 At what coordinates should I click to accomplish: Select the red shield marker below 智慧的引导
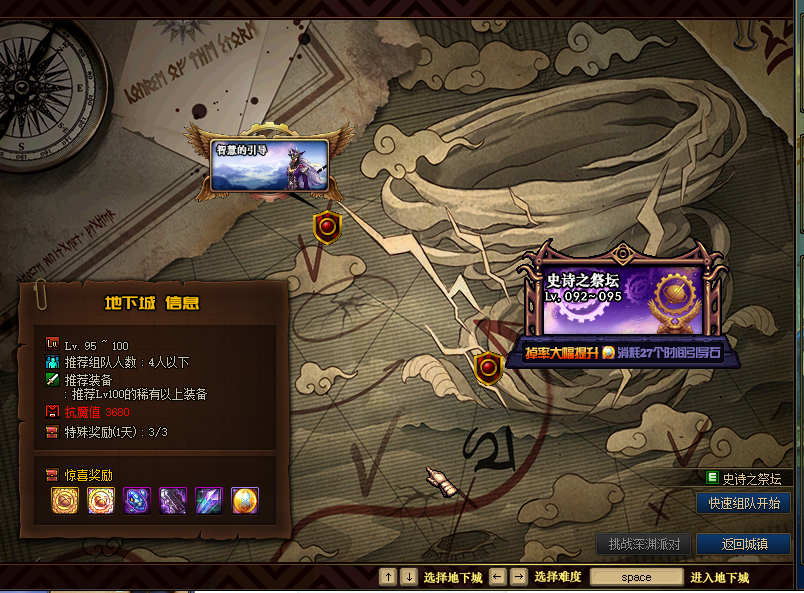click(326, 227)
